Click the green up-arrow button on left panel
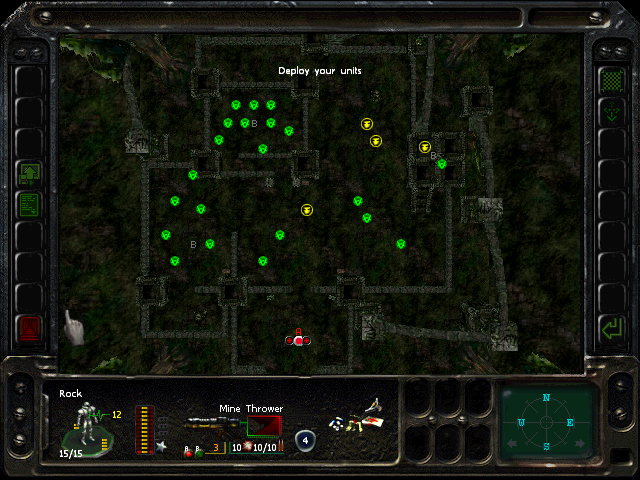 [30, 174]
